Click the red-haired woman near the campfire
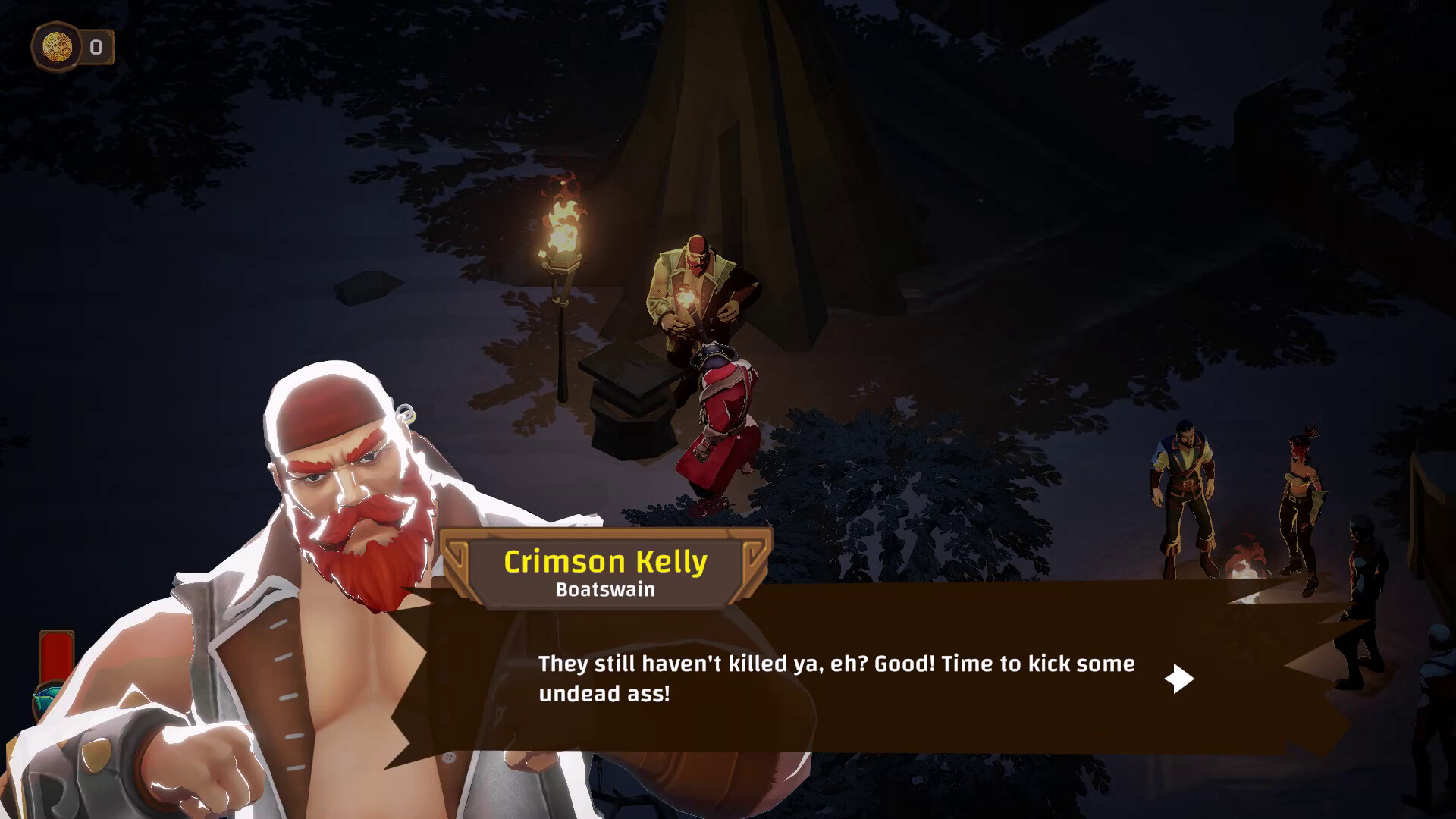The width and height of the screenshot is (1456, 819). coord(1301,493)
